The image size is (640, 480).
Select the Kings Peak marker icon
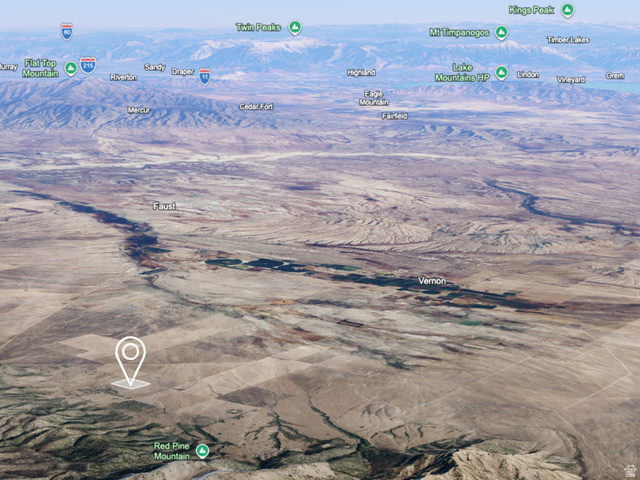(x=567, y=10)
